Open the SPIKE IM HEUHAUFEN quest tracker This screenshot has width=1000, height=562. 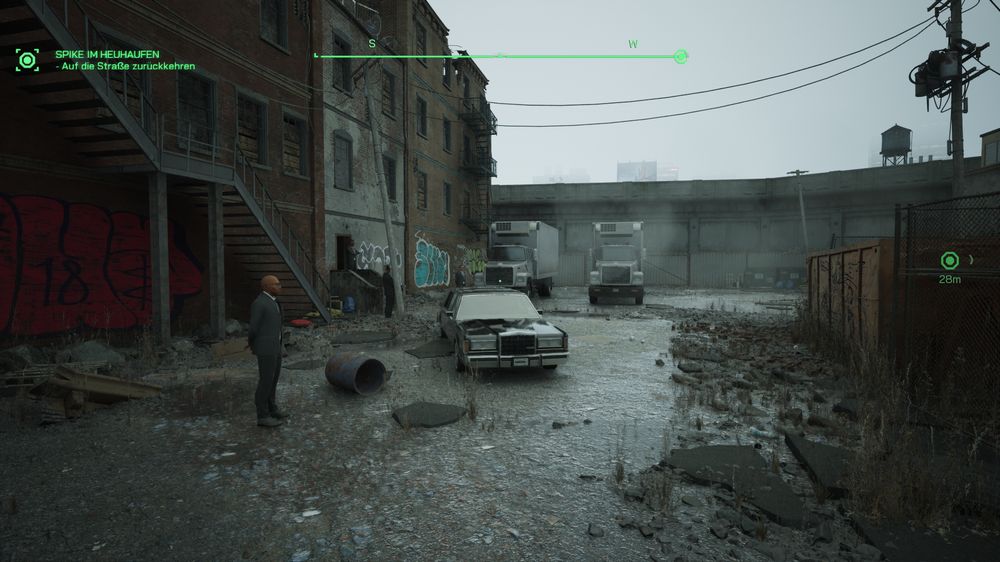click(x=107, y=54)
